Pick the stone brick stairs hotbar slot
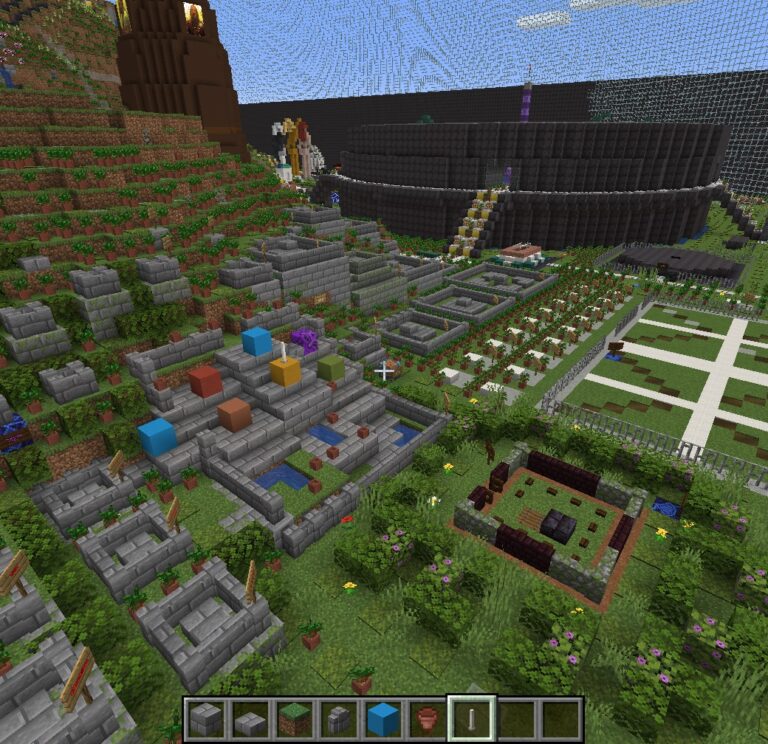 coord(338,718)
